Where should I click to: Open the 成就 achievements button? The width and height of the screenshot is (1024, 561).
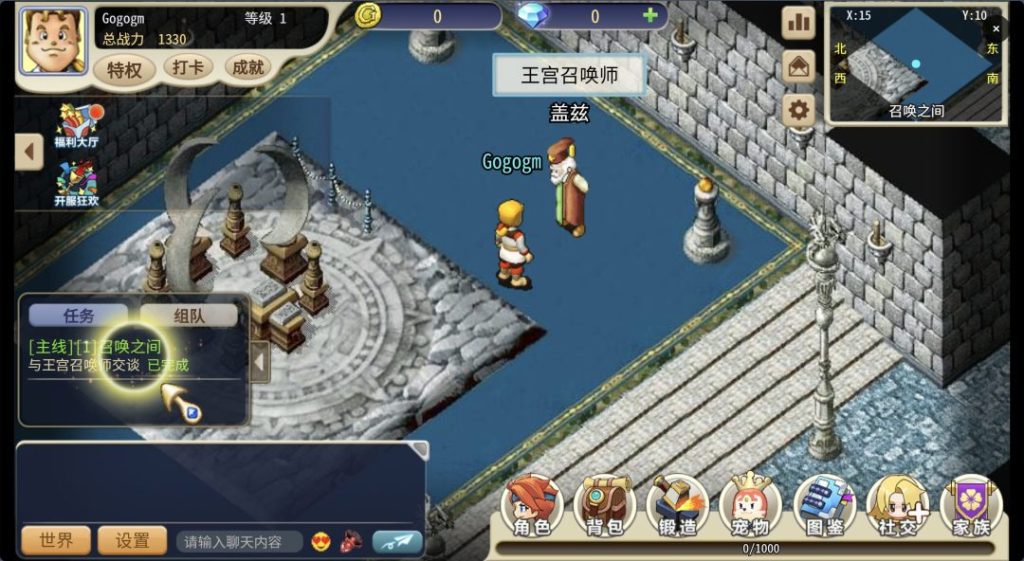tap(246, 68)
